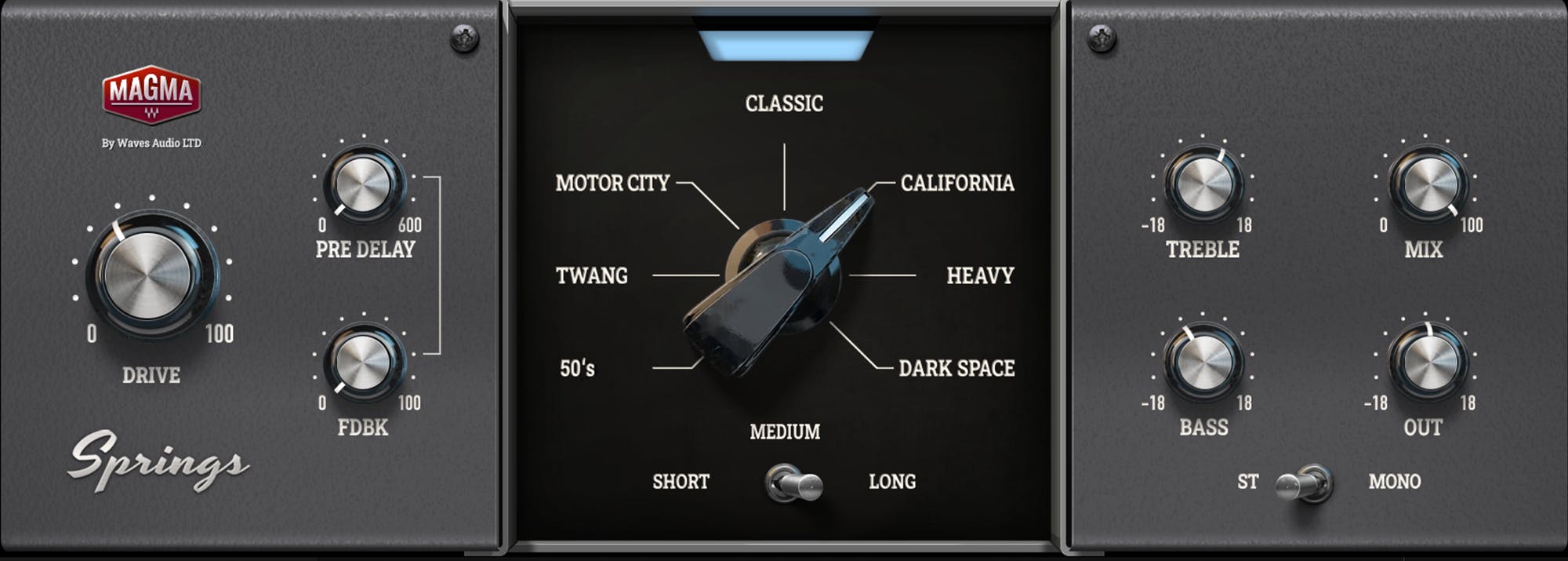Screen dimensions: 1568x561
Task: Choose the Motor City spring type
Action: tap(612, 184)
